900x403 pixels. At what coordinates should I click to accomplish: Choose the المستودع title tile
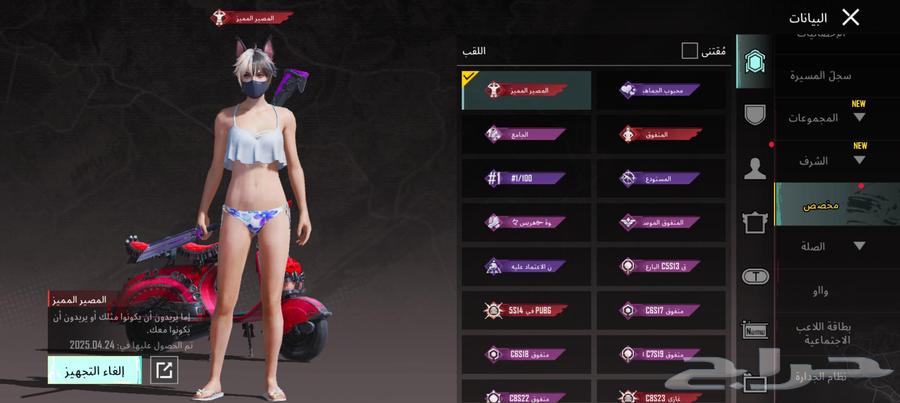661,178
